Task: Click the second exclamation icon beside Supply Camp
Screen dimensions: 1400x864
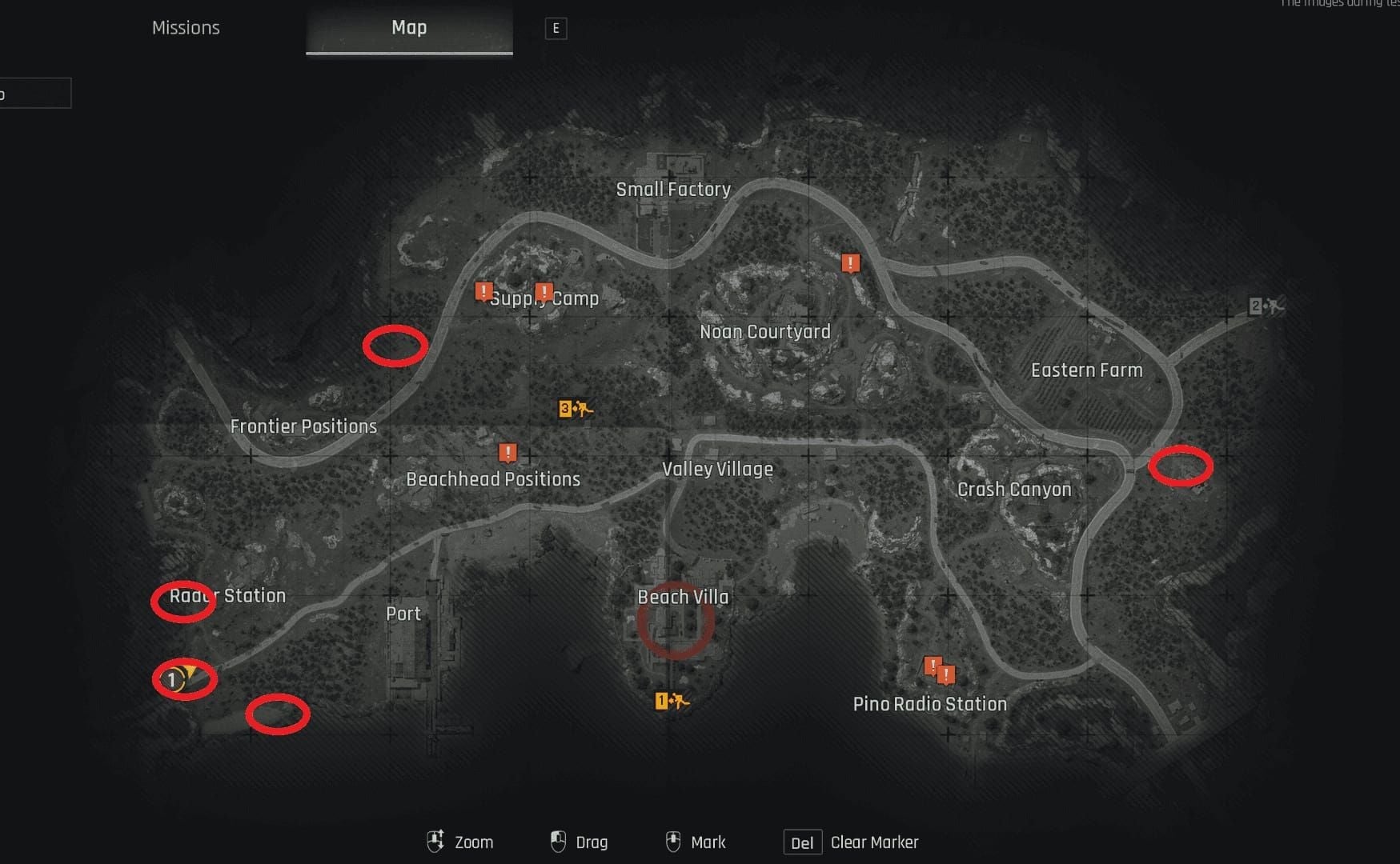Action: point(544,293)
